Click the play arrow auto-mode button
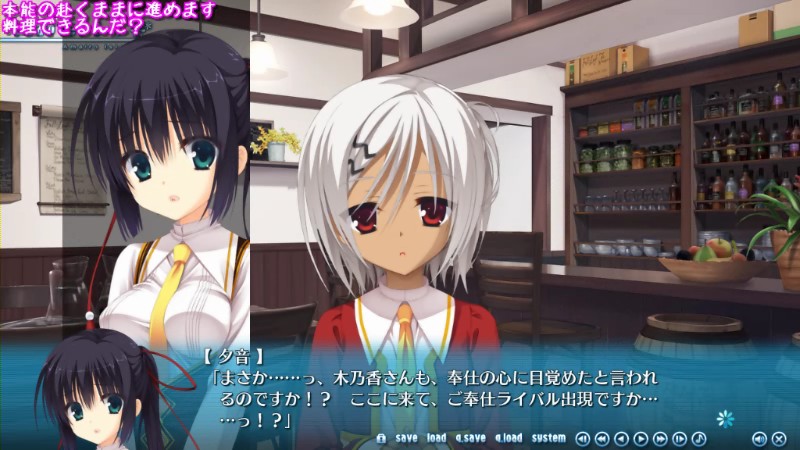Screen dimensions: 800x450 point(640,438)
